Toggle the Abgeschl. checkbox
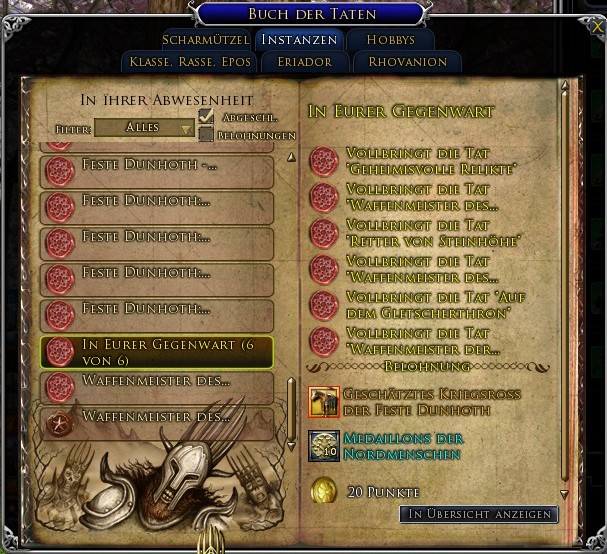The image size is (607, 554). (x=206, y=117)
